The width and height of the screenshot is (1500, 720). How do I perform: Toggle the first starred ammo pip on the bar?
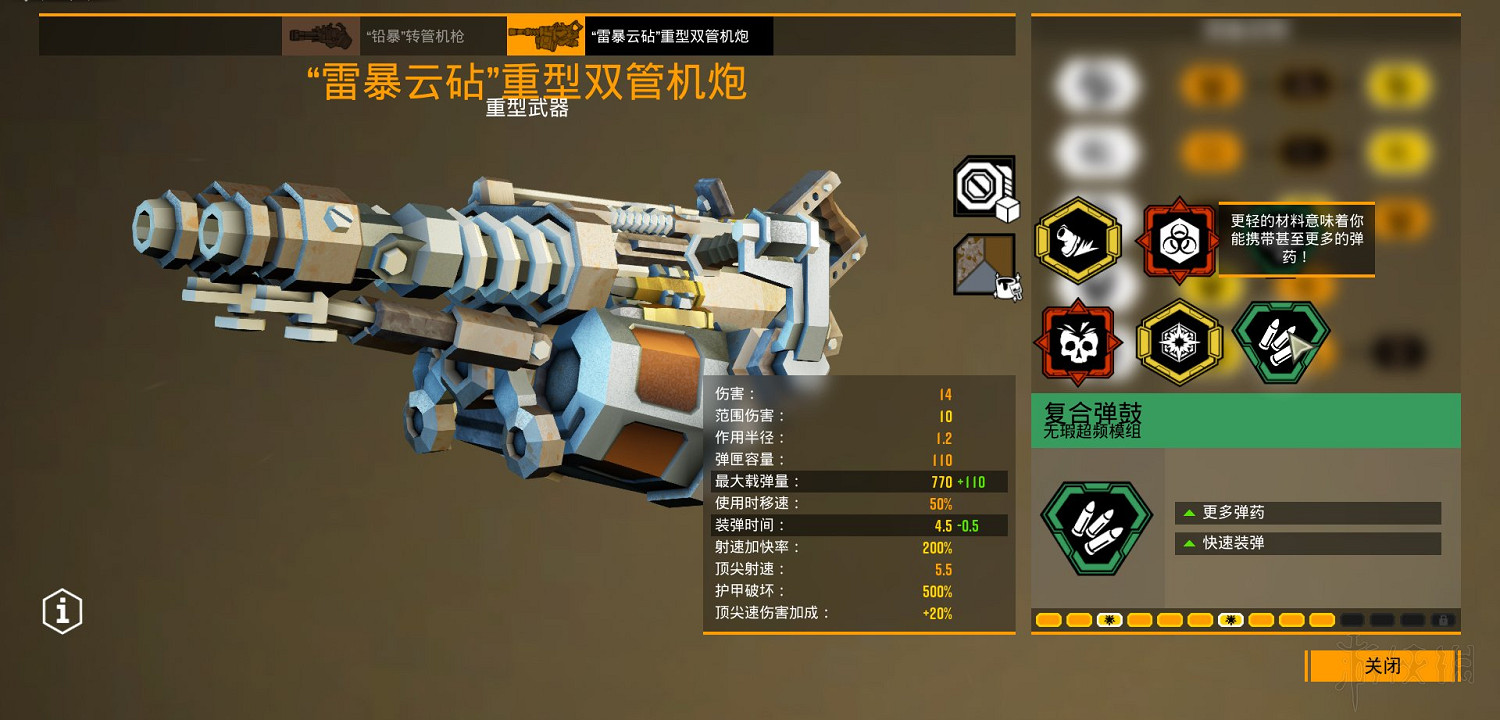tap(1109, 620)
